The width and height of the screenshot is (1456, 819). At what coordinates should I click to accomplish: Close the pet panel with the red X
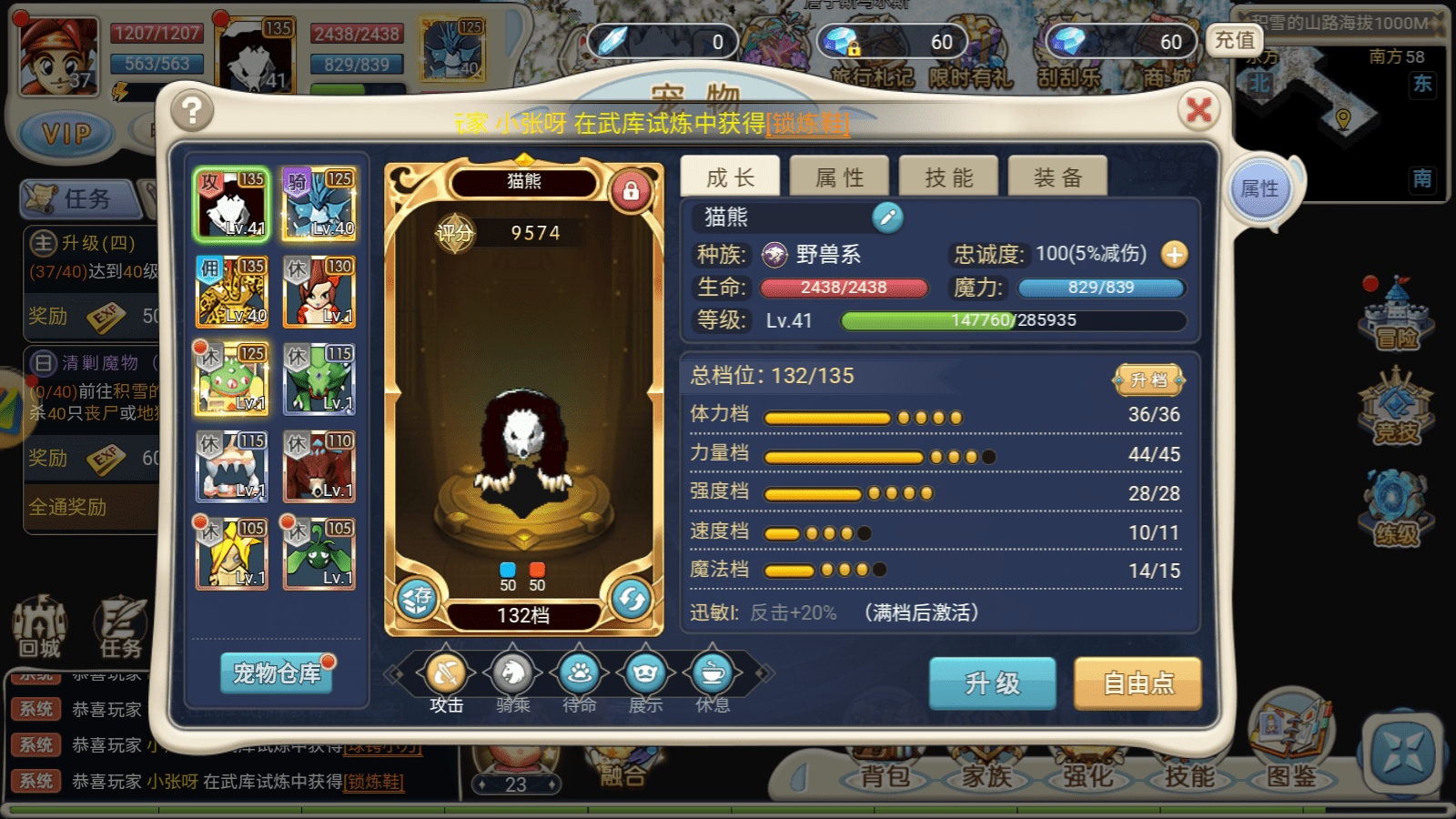click(1198, 110)
